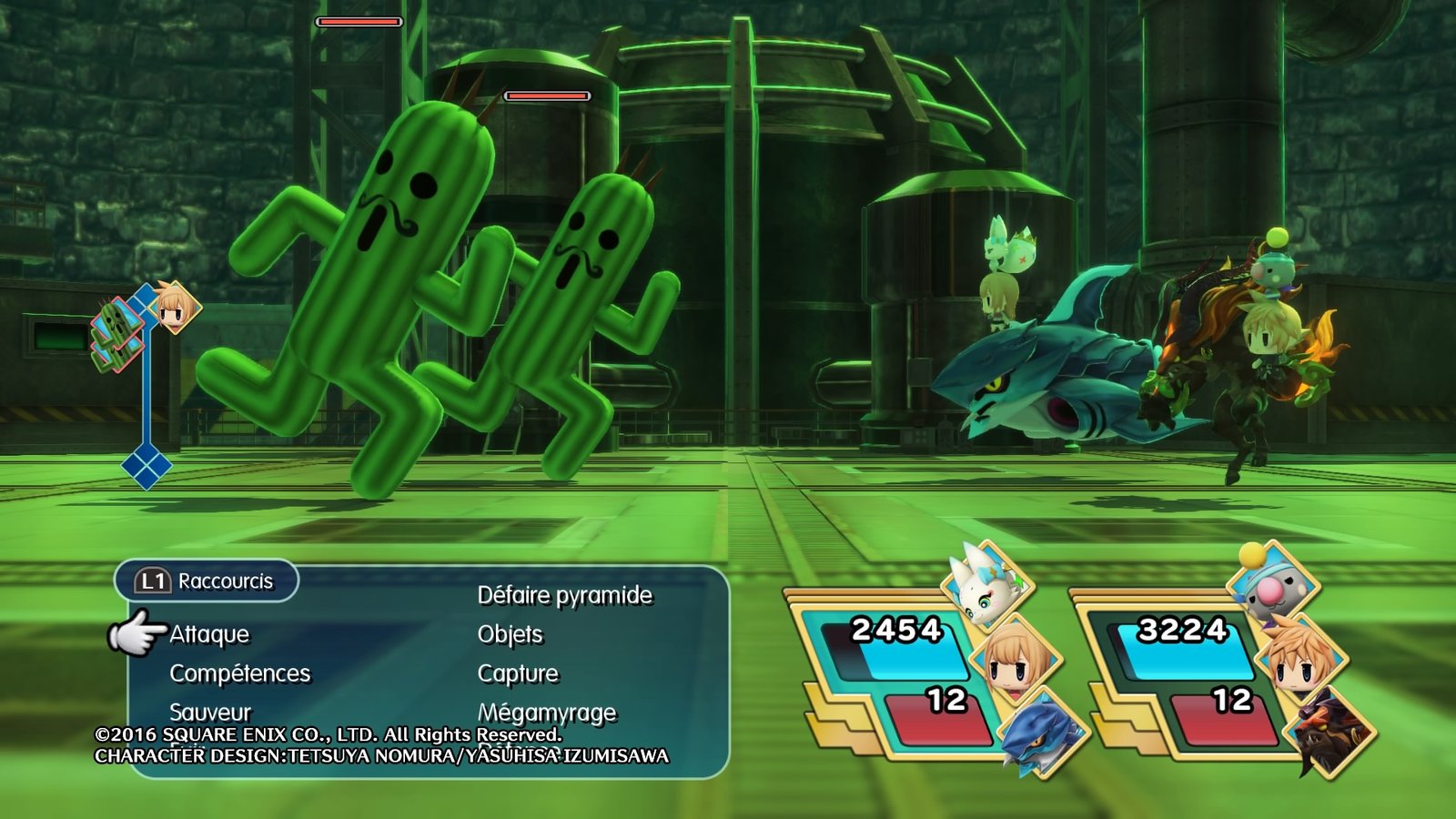
Task: Open the Objets menu
Action: pyautogui.click(x=511, y=634)
